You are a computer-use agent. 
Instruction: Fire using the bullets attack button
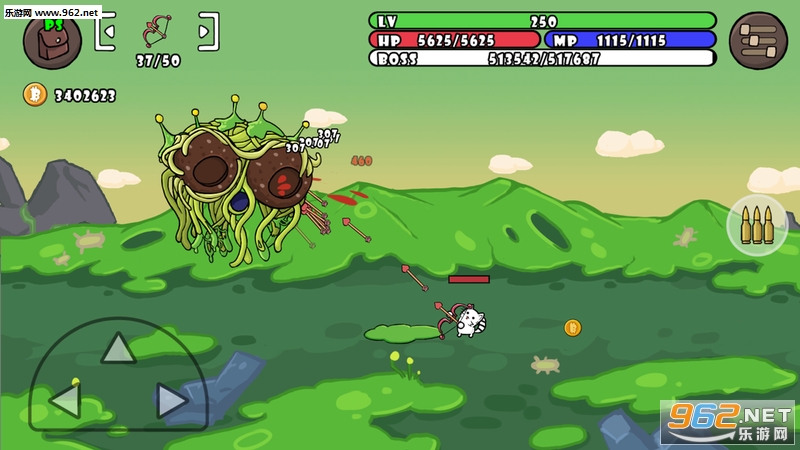tap(757, 225)
